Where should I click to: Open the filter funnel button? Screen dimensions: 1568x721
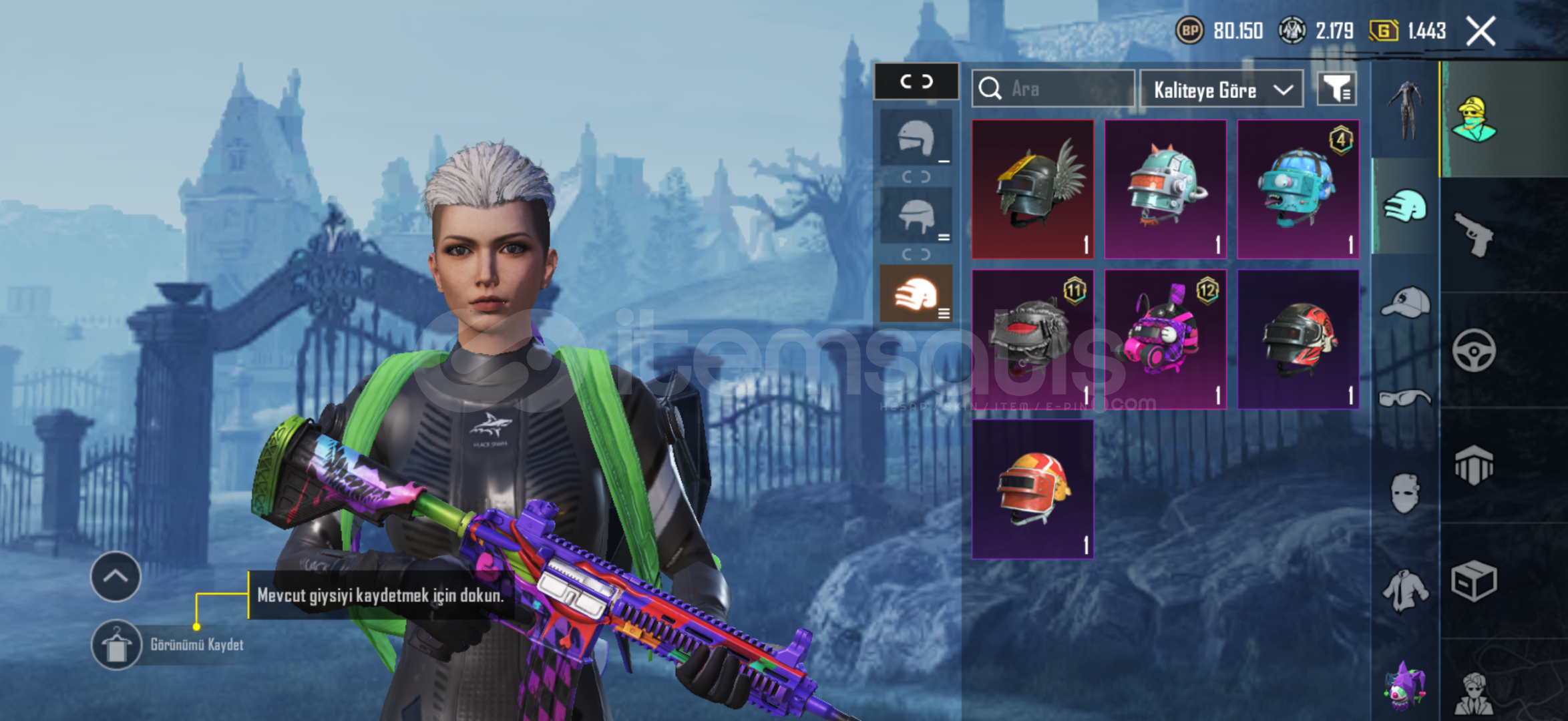tap(1336, 89)
